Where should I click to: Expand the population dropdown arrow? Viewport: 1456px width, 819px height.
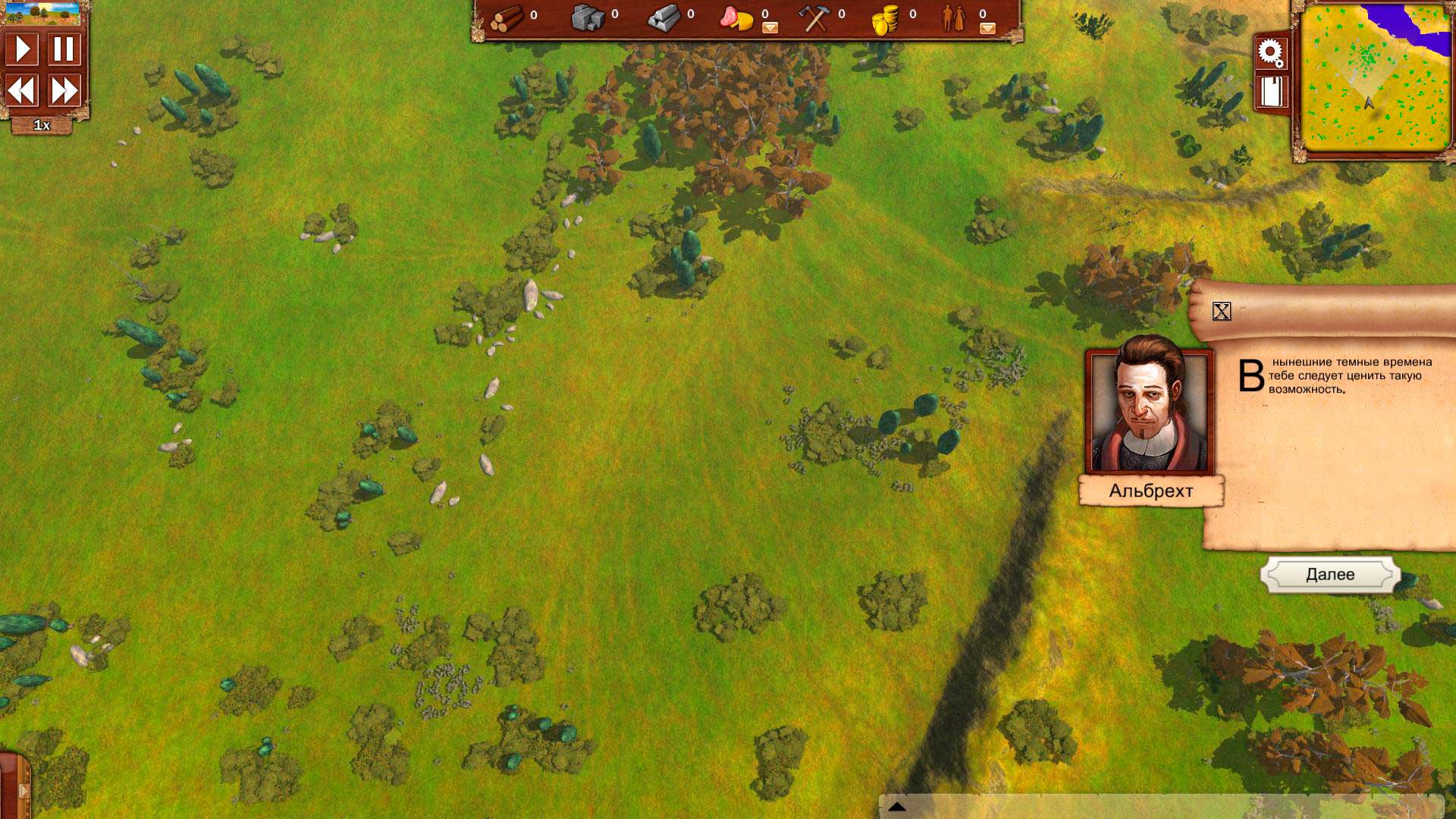click(x=987, y=28)
